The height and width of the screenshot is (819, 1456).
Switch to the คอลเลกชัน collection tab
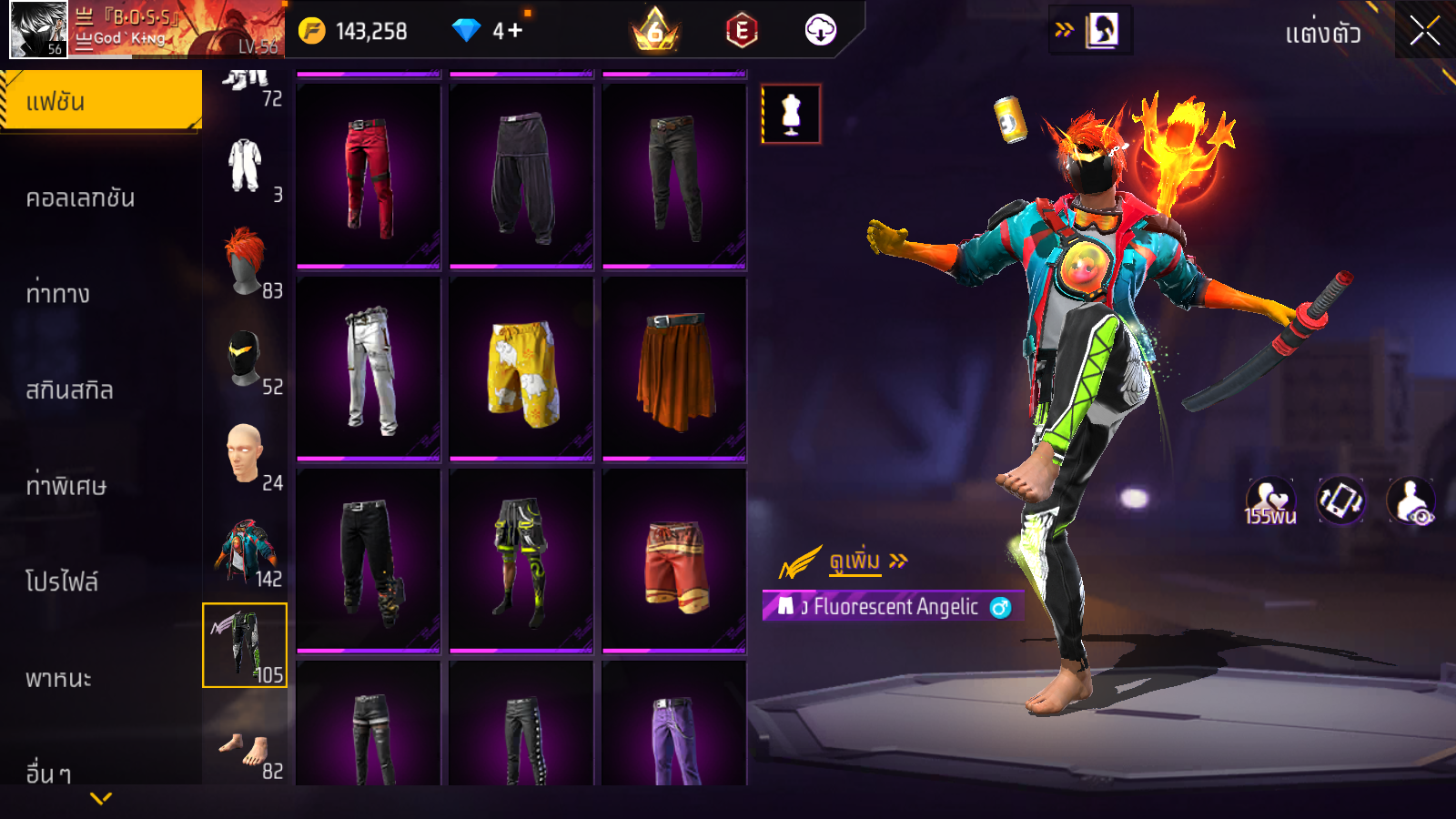click(x=80, y=197)
